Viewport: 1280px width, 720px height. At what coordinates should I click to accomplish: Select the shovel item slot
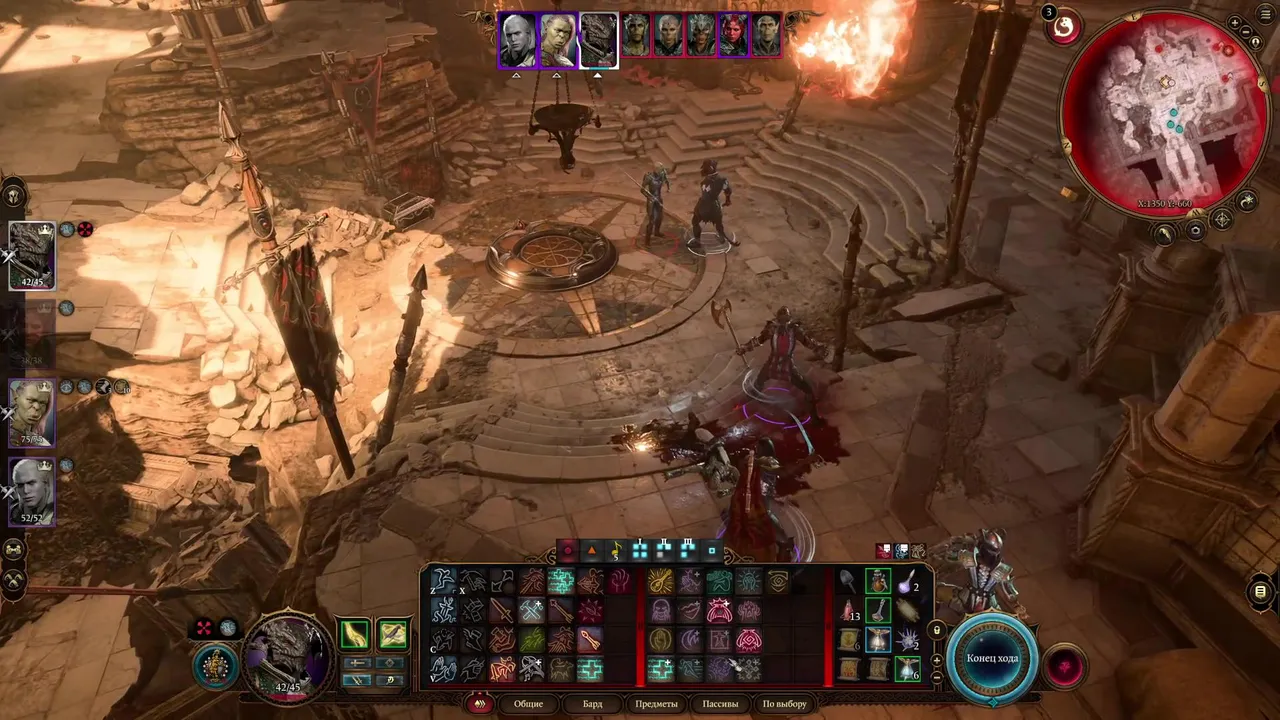(x=847, y=582)
